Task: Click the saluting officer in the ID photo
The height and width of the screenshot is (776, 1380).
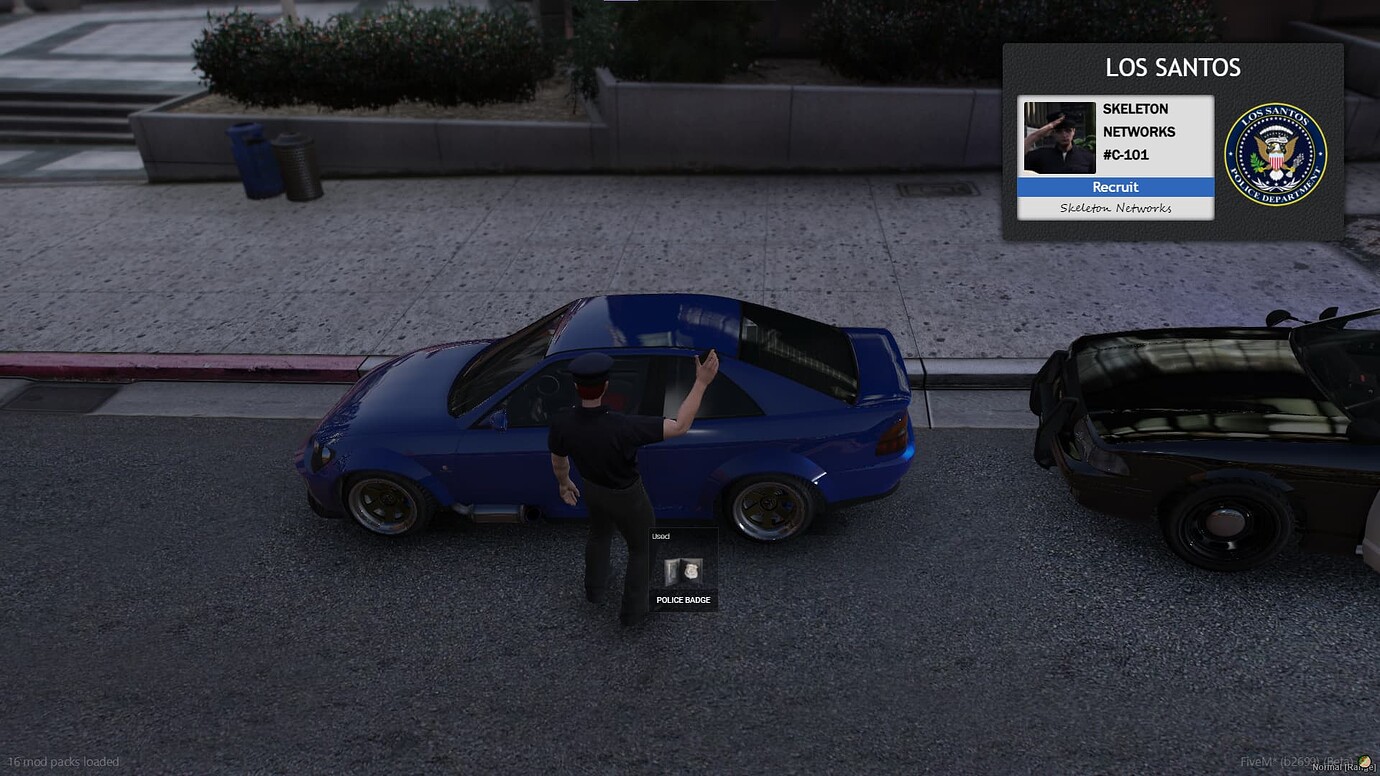Action: pos(1057,137)
